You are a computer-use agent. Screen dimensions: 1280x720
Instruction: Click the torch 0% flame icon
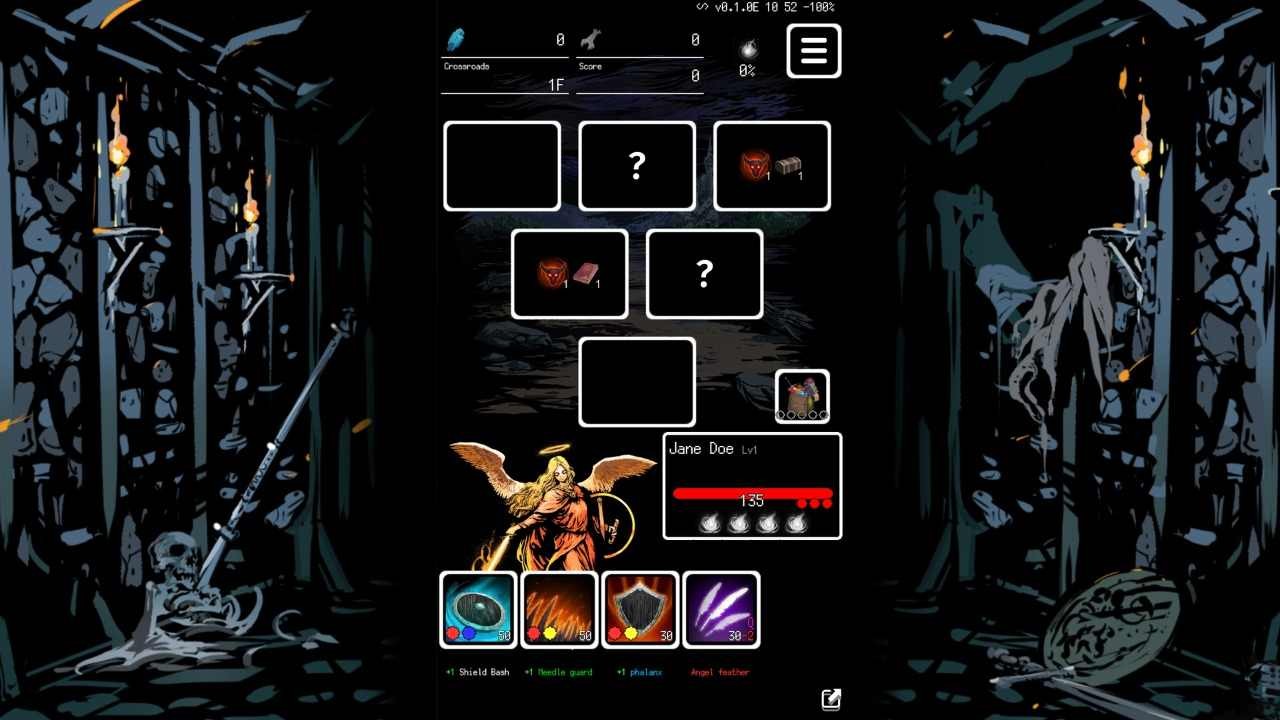[x=747, y=50]
